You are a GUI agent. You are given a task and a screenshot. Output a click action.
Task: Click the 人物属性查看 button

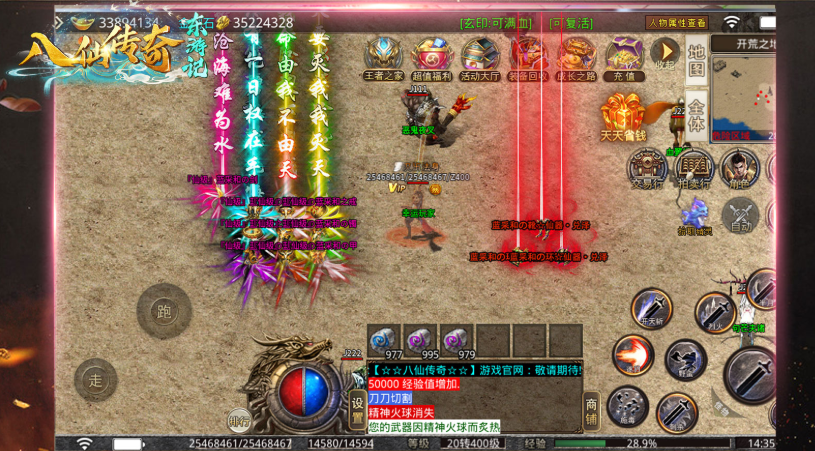point(676,22)
